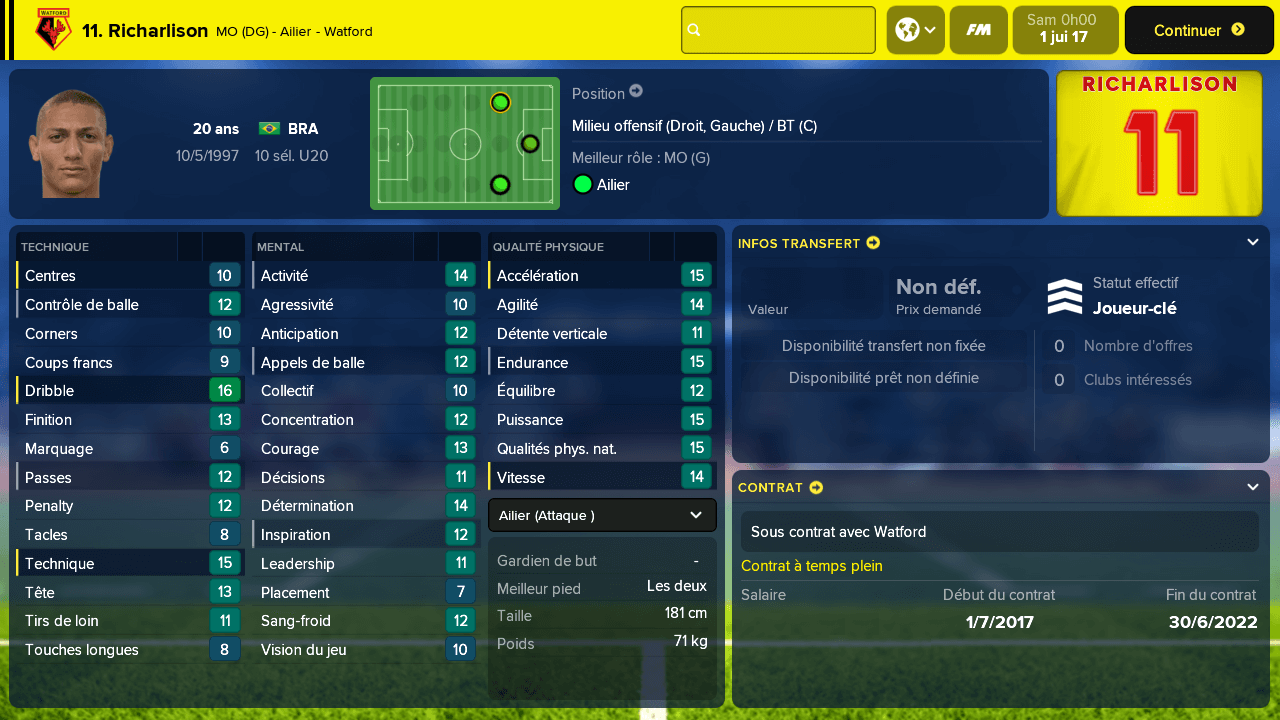The image size is (1280, 720).
Task: Collapse the Infos Transfert panel chevron
Action: [x=1253, y=242]
